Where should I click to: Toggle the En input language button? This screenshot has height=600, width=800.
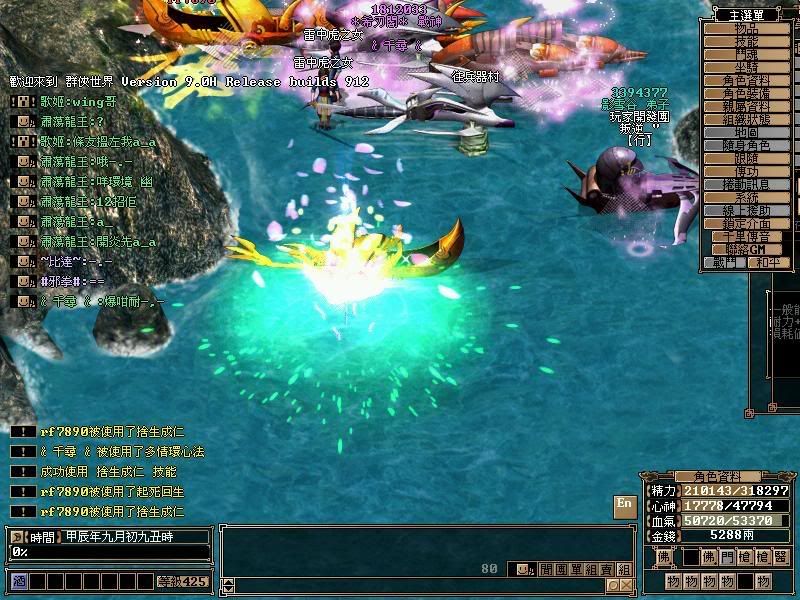[624, 504]
